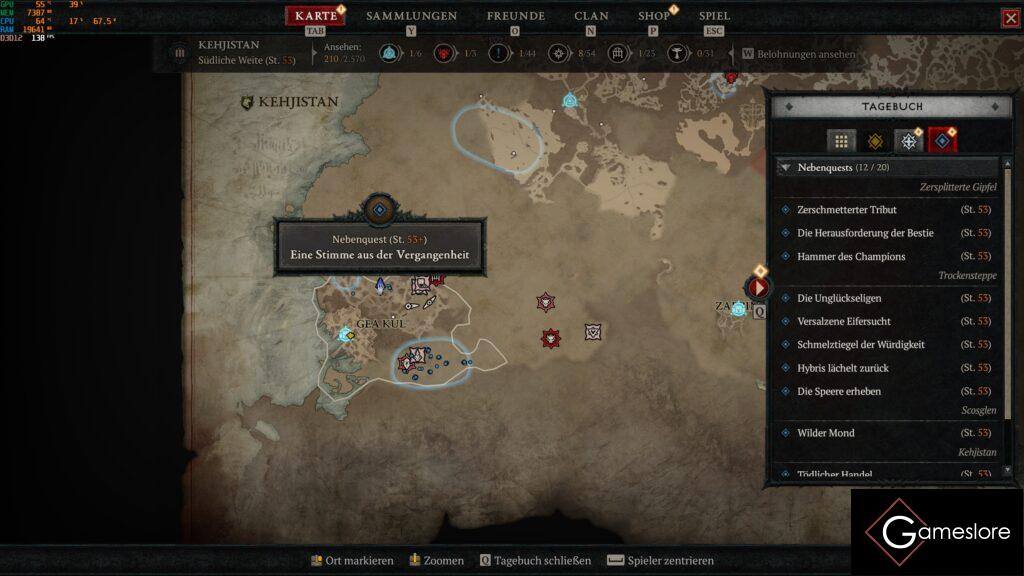Pick the Hybris lächelt zurück quest
1024x576 pixels.
click(842, 368)
